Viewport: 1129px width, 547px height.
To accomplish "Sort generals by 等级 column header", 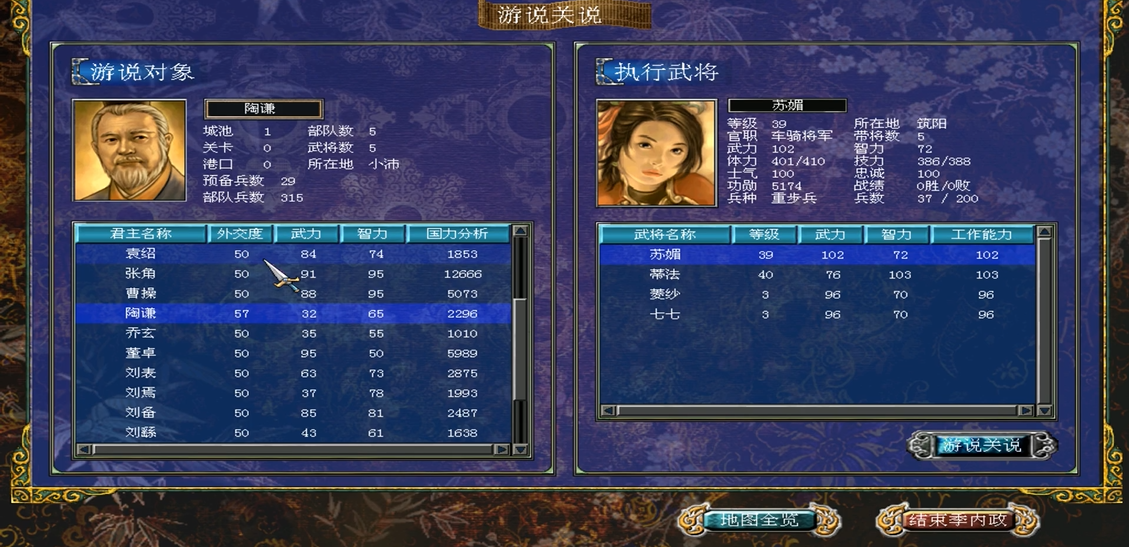I will tap(764, 234).
